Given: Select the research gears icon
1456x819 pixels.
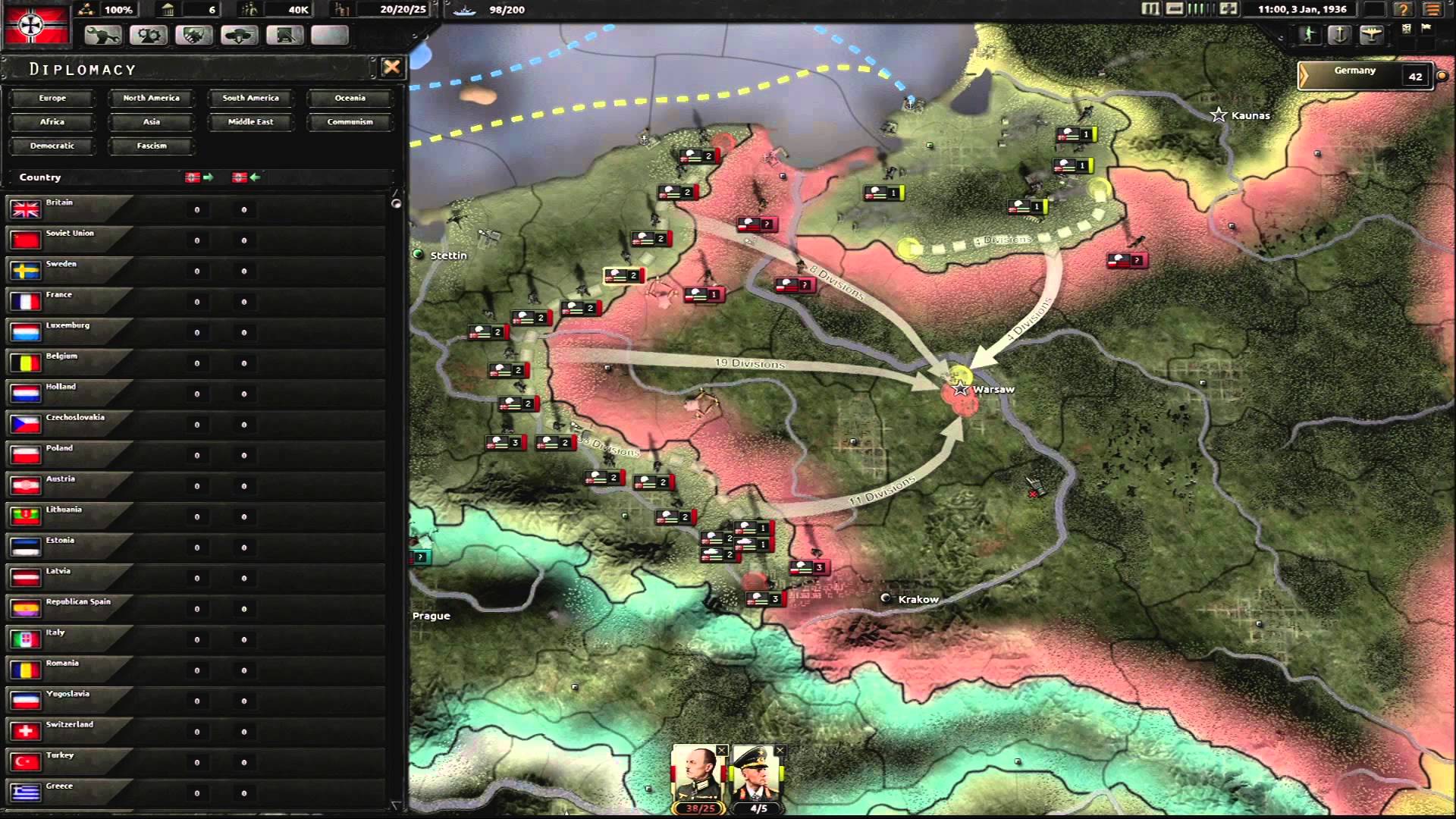Looking at the screenshot, I should [149, 36].
